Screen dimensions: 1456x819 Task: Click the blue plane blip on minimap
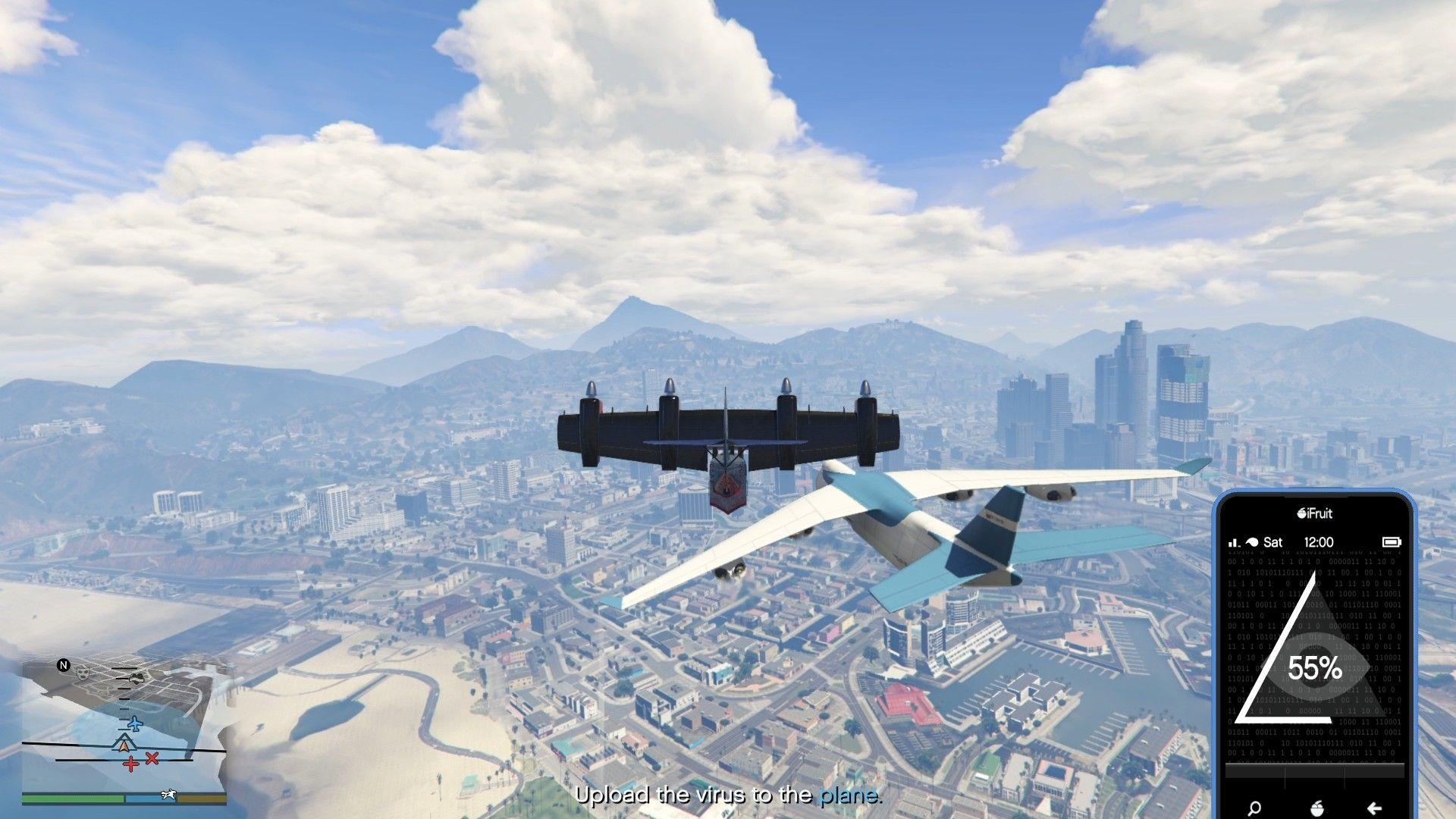[134, 723]
